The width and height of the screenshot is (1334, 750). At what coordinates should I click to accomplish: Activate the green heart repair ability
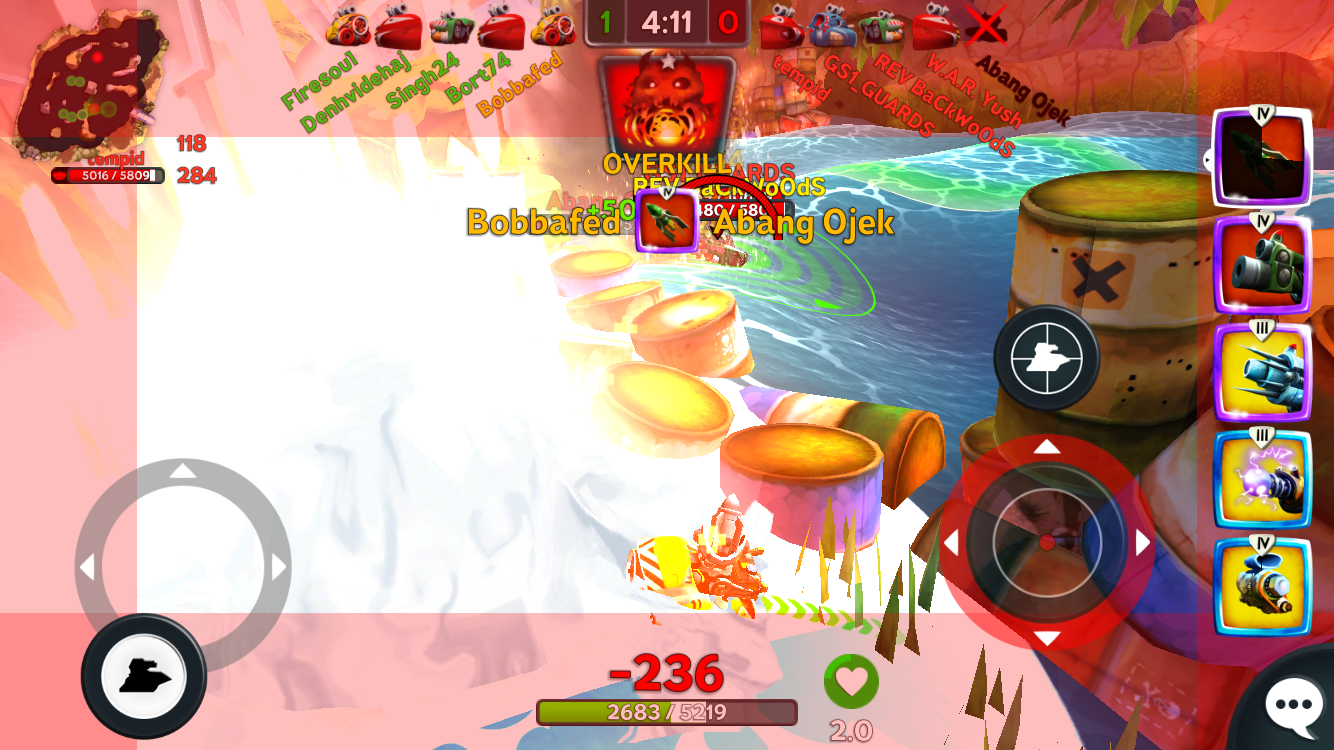coord(851,681)
